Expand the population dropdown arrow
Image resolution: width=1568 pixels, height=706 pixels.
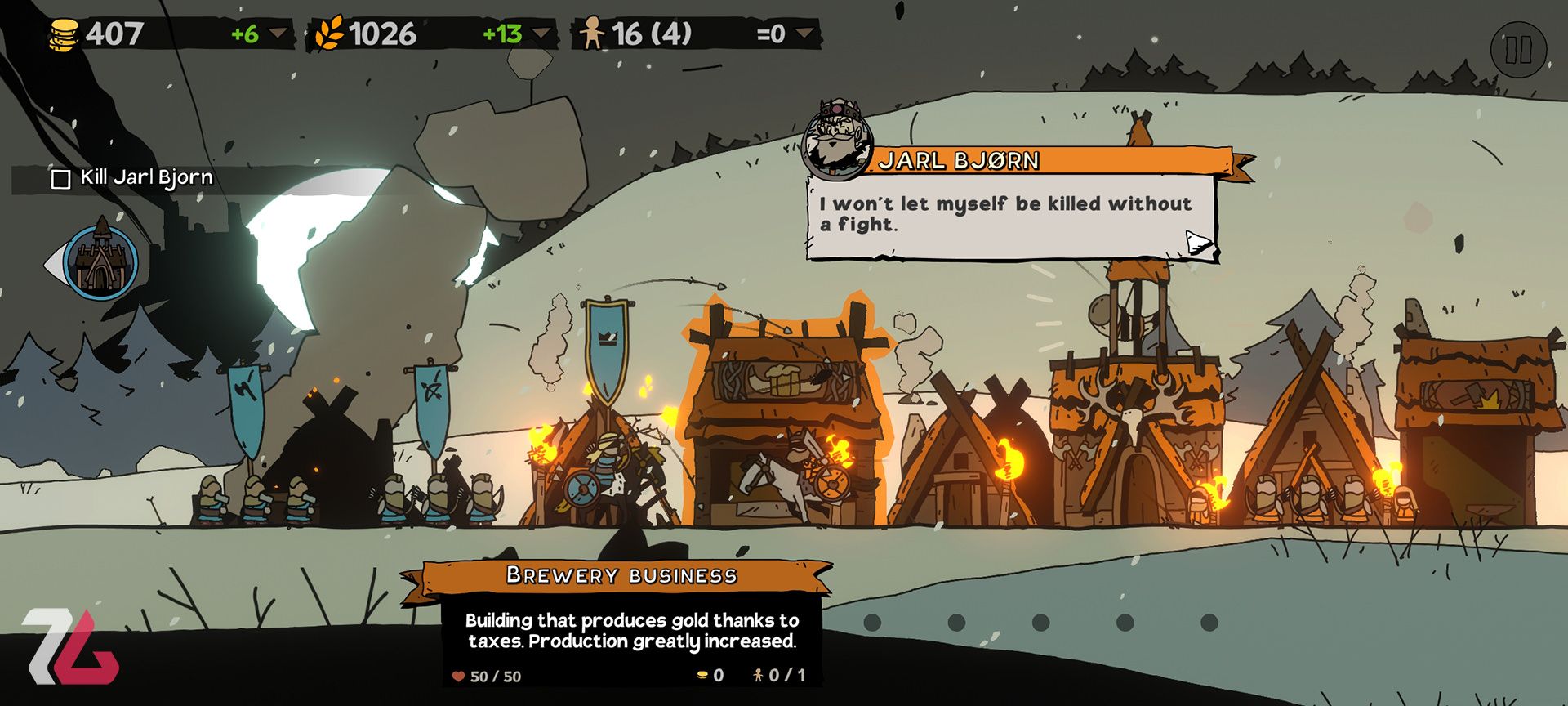tap(804, 34)
